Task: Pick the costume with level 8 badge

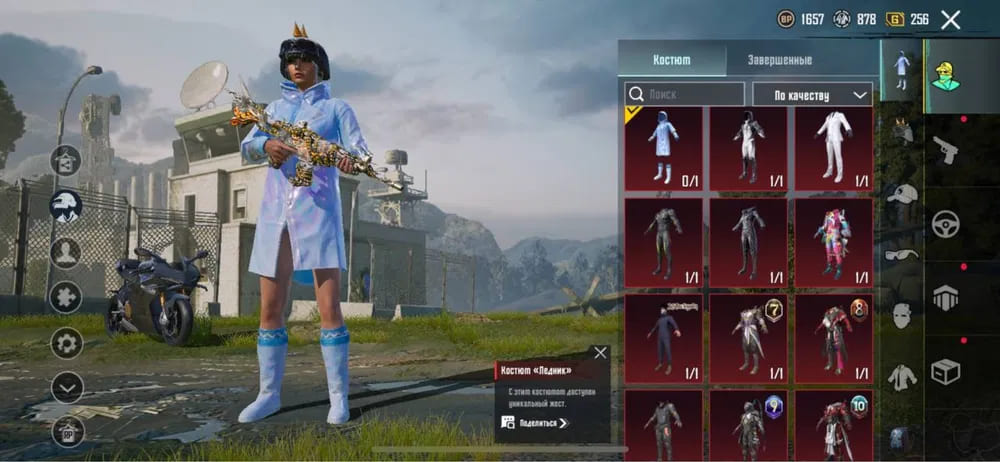Action: (834, 334)
